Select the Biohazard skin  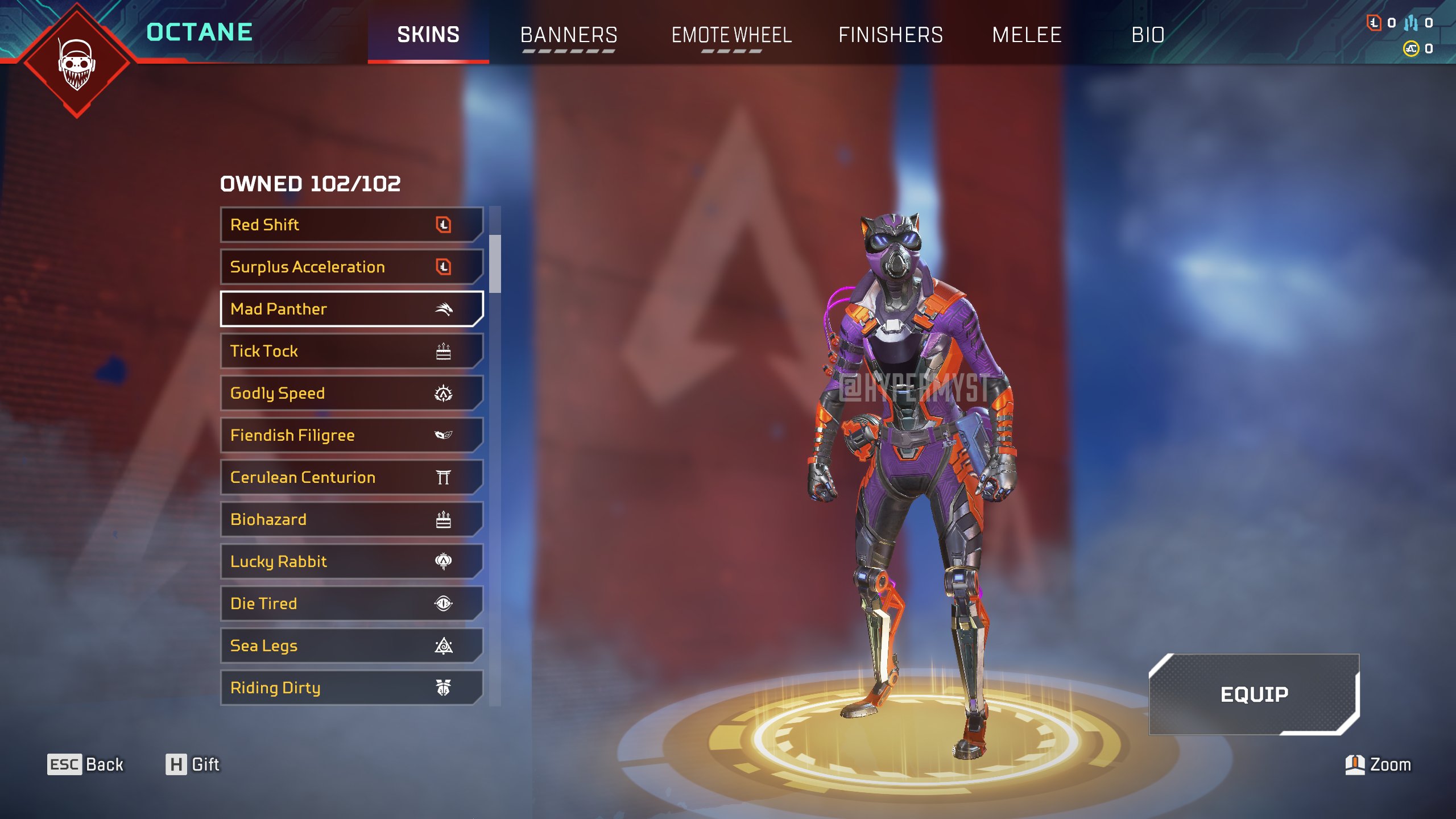[351, 519]
